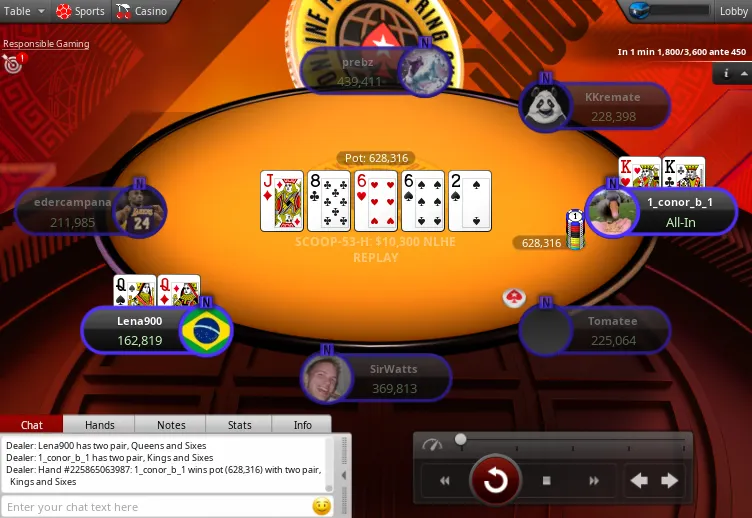Switch to the Info tab
This screenshot has height=518, width=752.
point(302,425)
